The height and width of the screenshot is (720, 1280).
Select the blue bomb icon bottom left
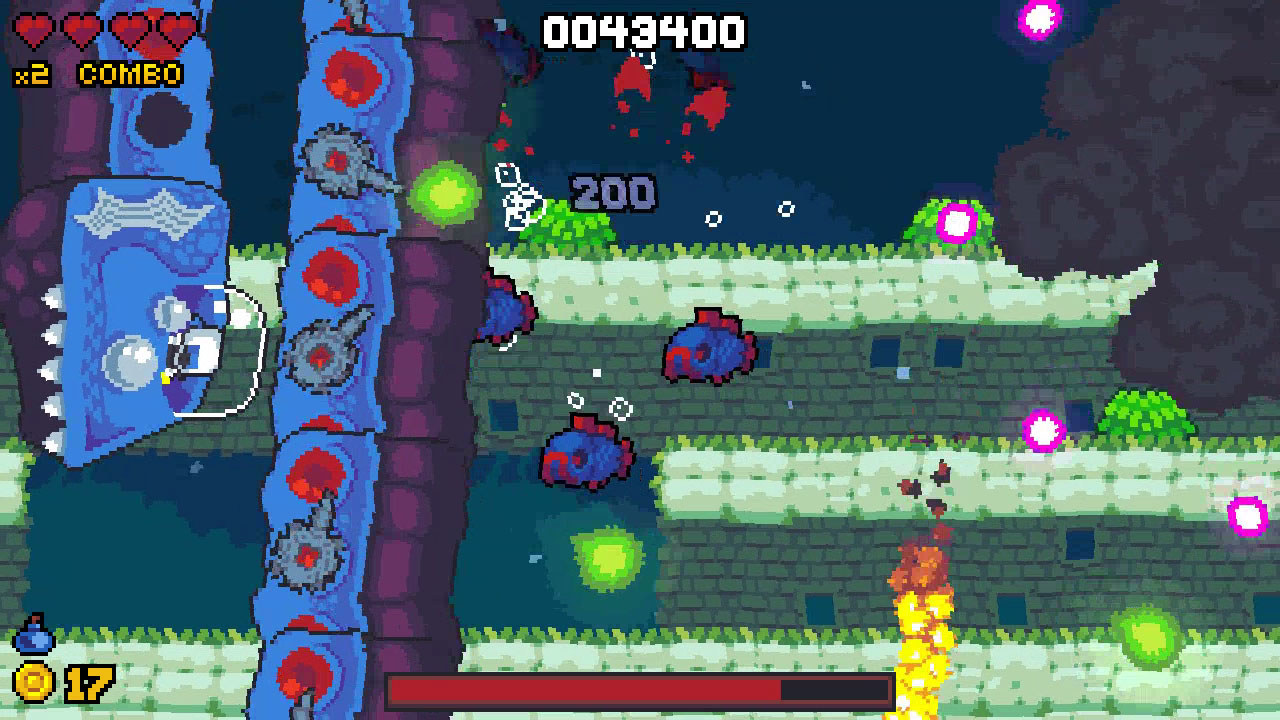point(34,632)
